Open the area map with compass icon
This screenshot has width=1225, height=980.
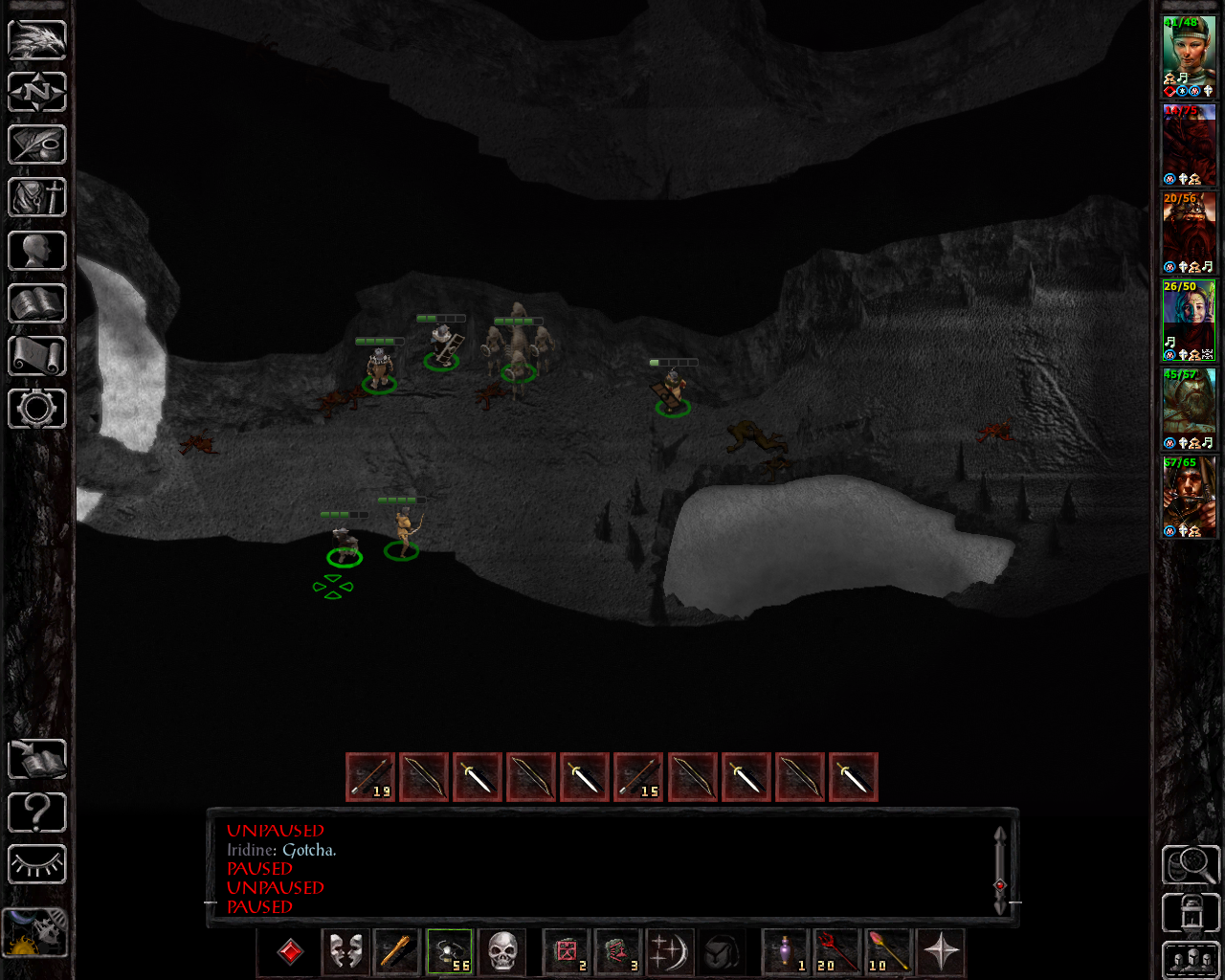tap(37, 92)
